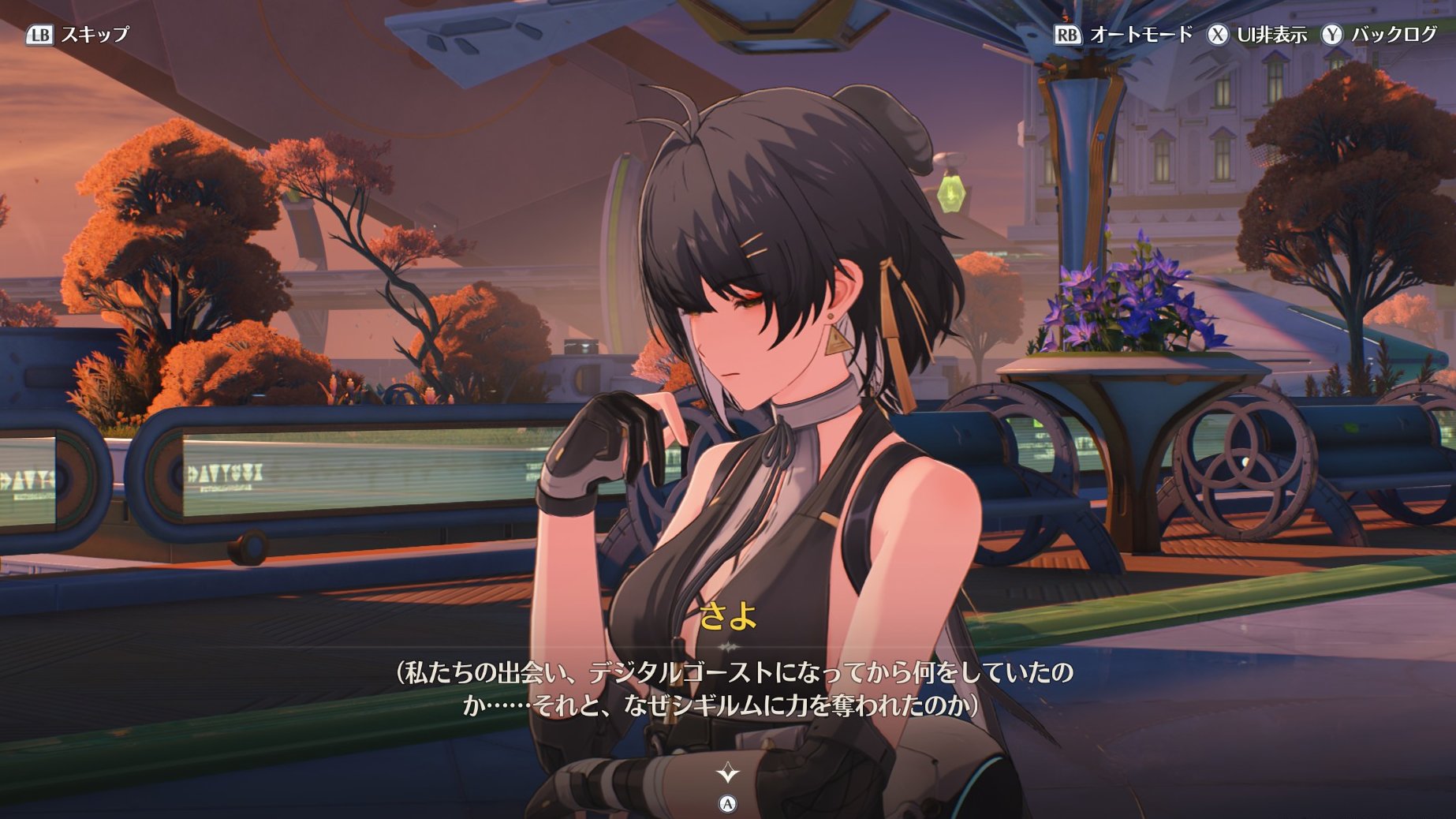Advance dialogue using the diamond continue indicator

coord(727,772)
